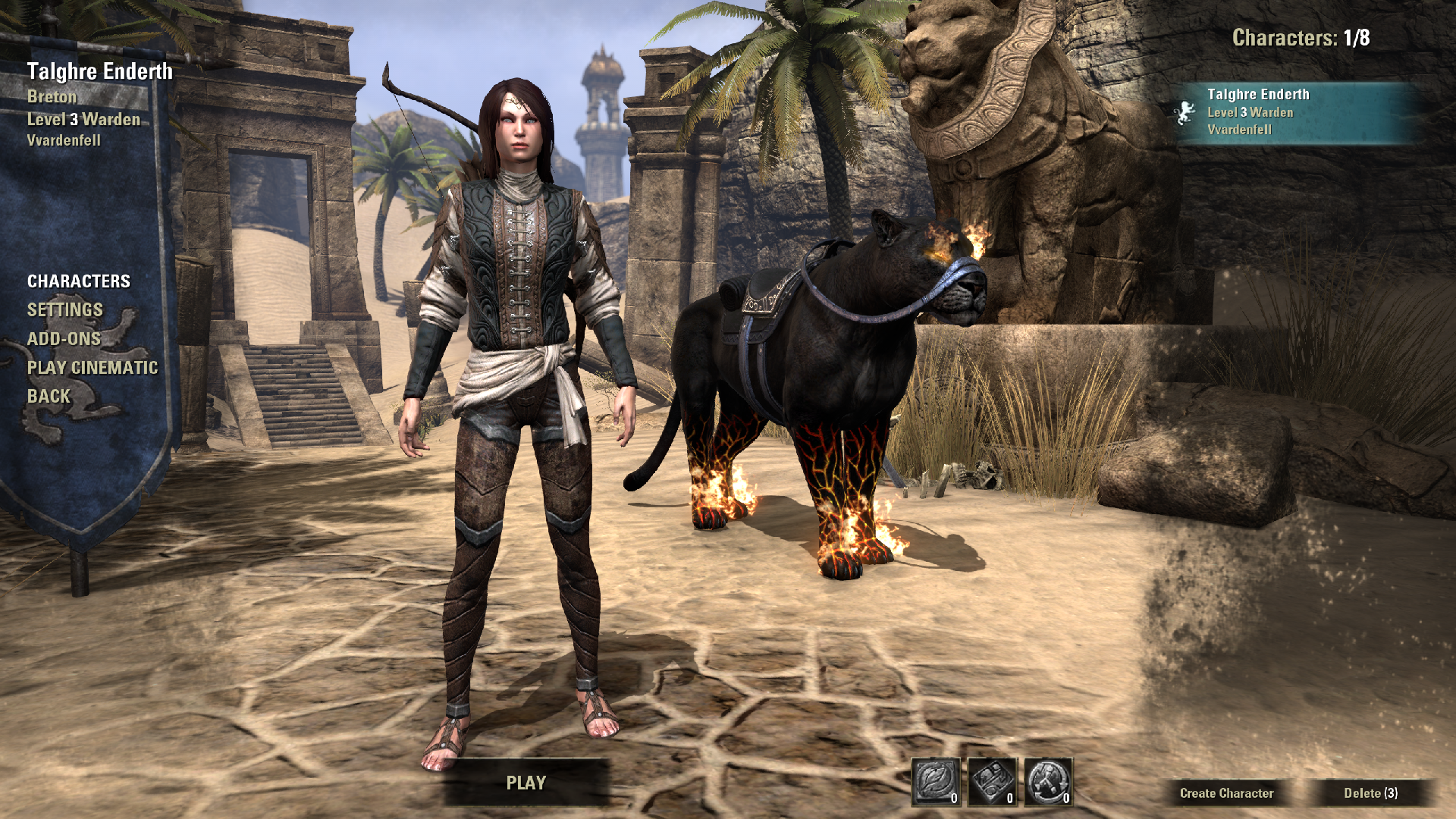Click the square leaf-engraved token icon
The height and width of the screenshot is (819, 1456).
936,781
